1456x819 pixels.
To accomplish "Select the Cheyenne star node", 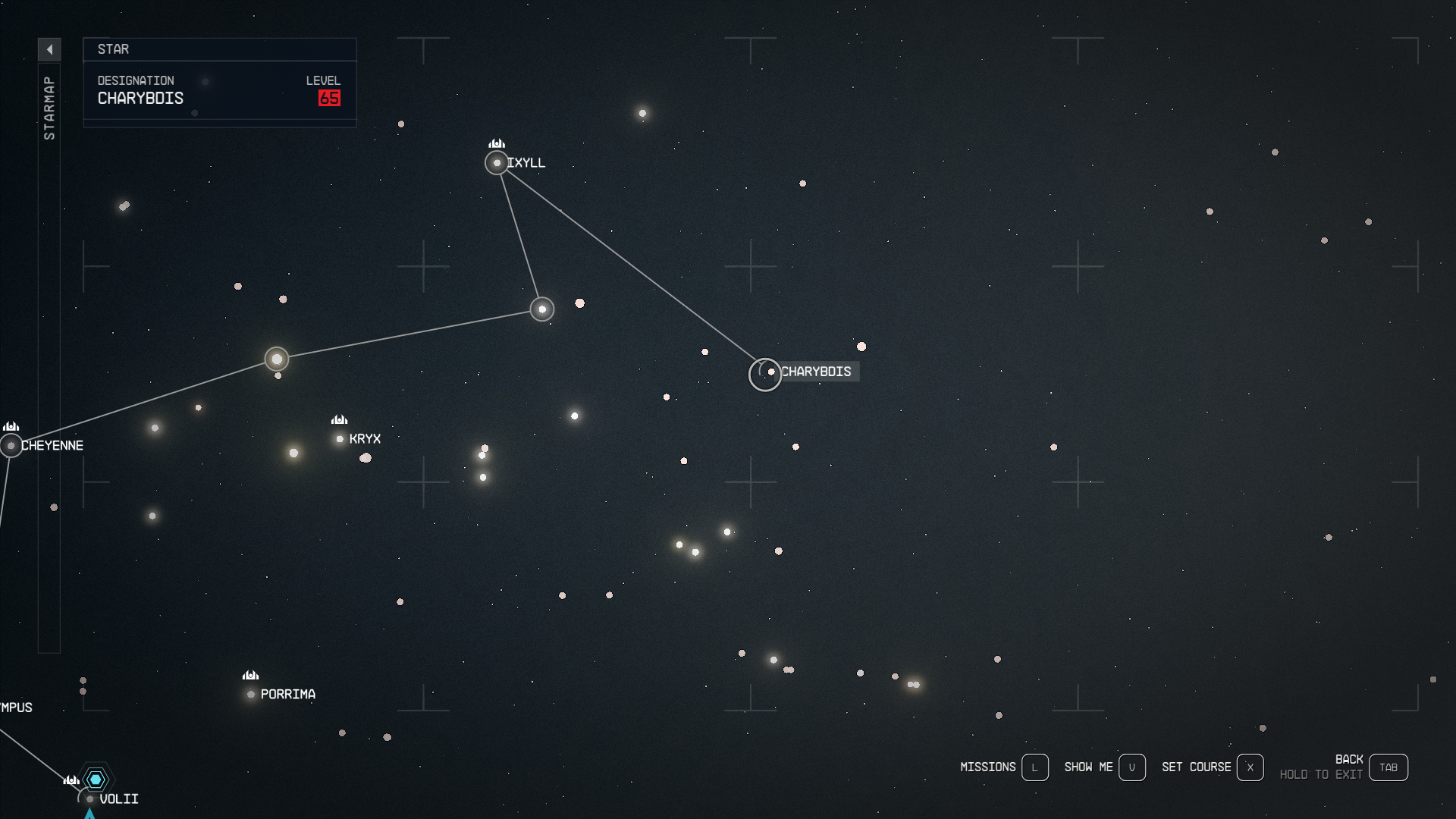I will coord(12,445).
